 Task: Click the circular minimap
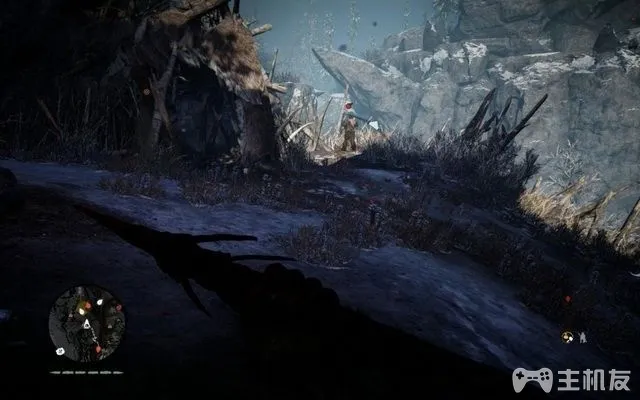[x=87, y=324]
